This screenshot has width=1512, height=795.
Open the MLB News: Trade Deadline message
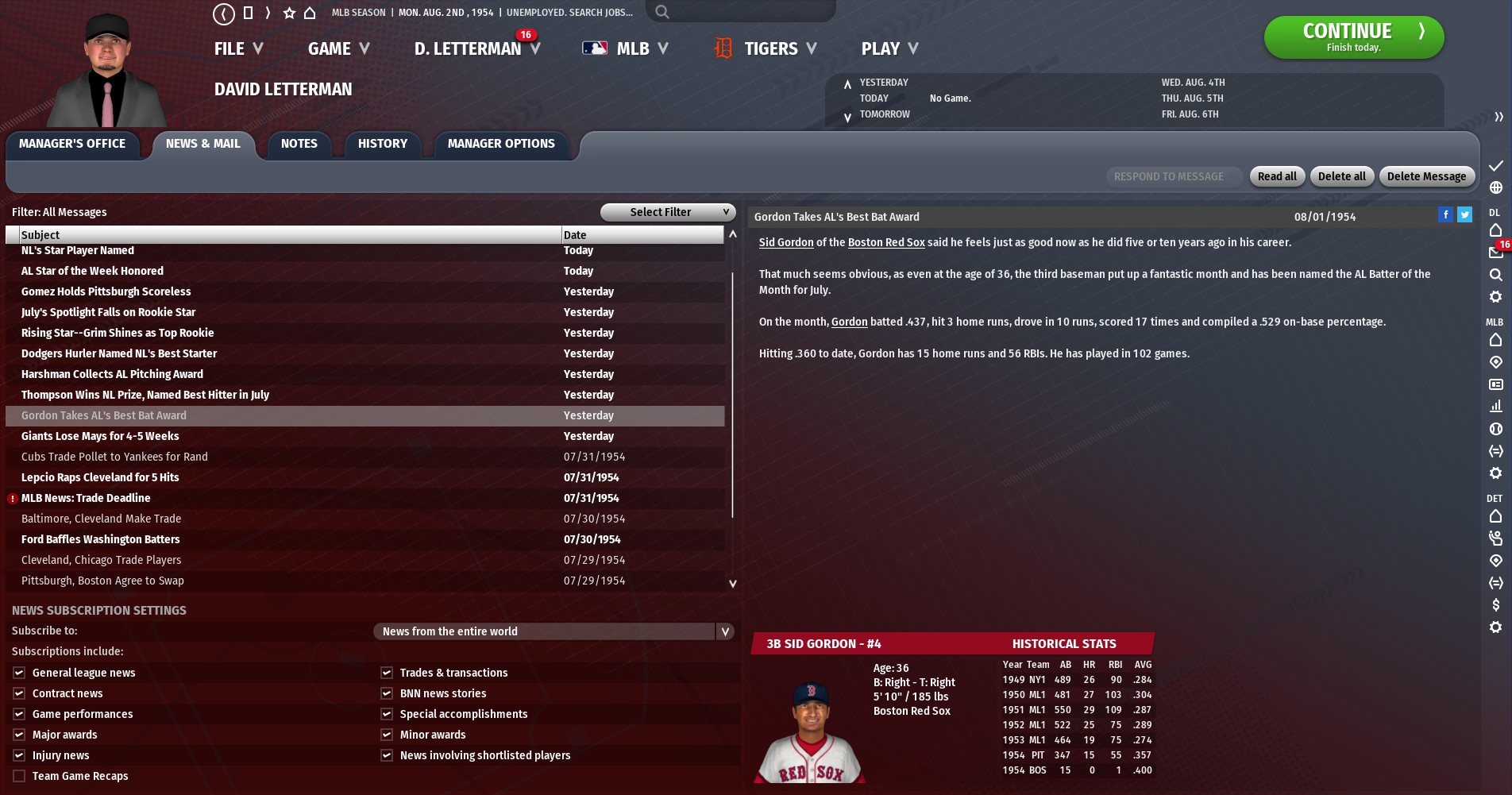pyautogui.click(x=86, y=498)
